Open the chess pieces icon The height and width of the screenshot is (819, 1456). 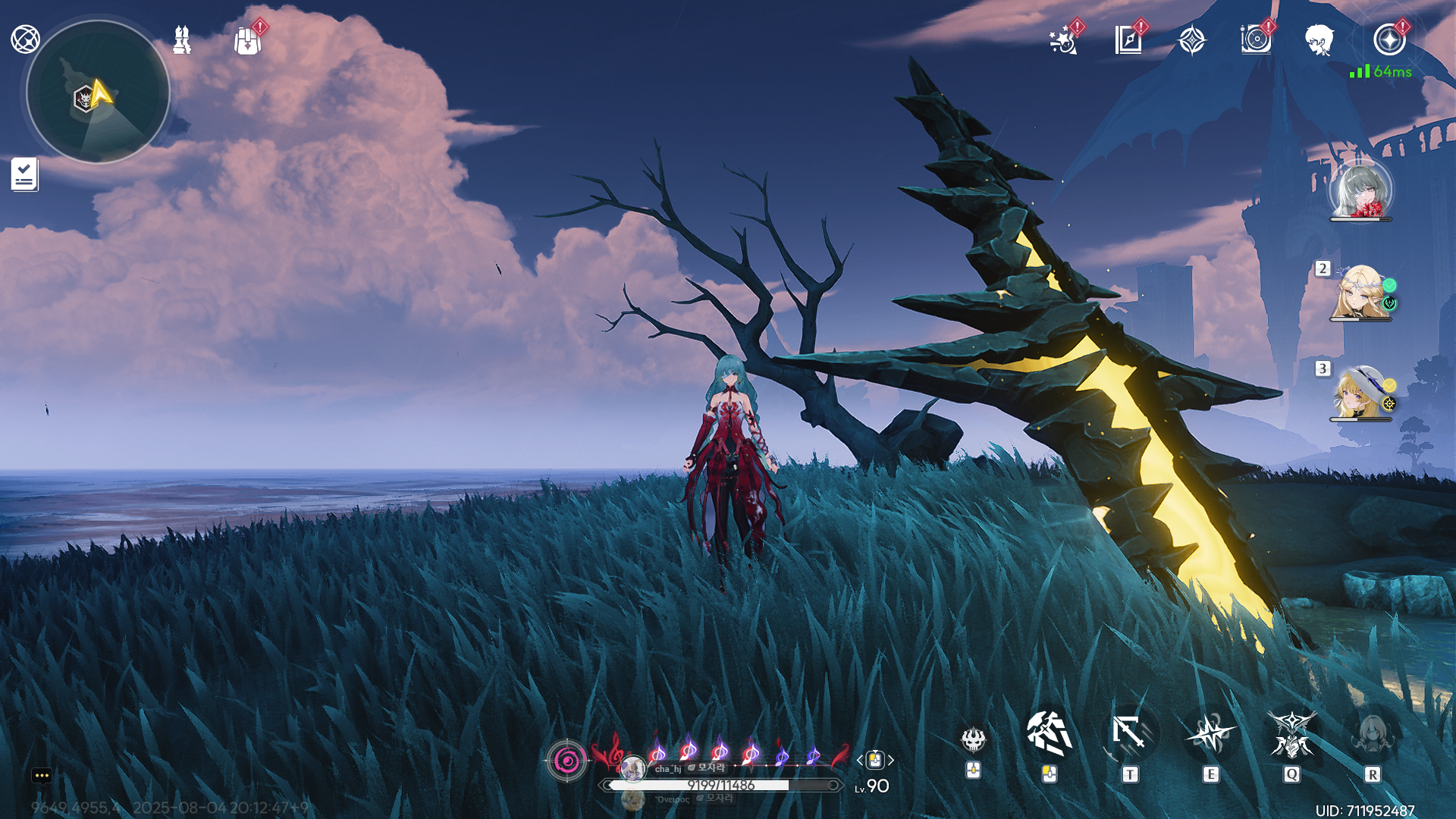coord(182,39)
